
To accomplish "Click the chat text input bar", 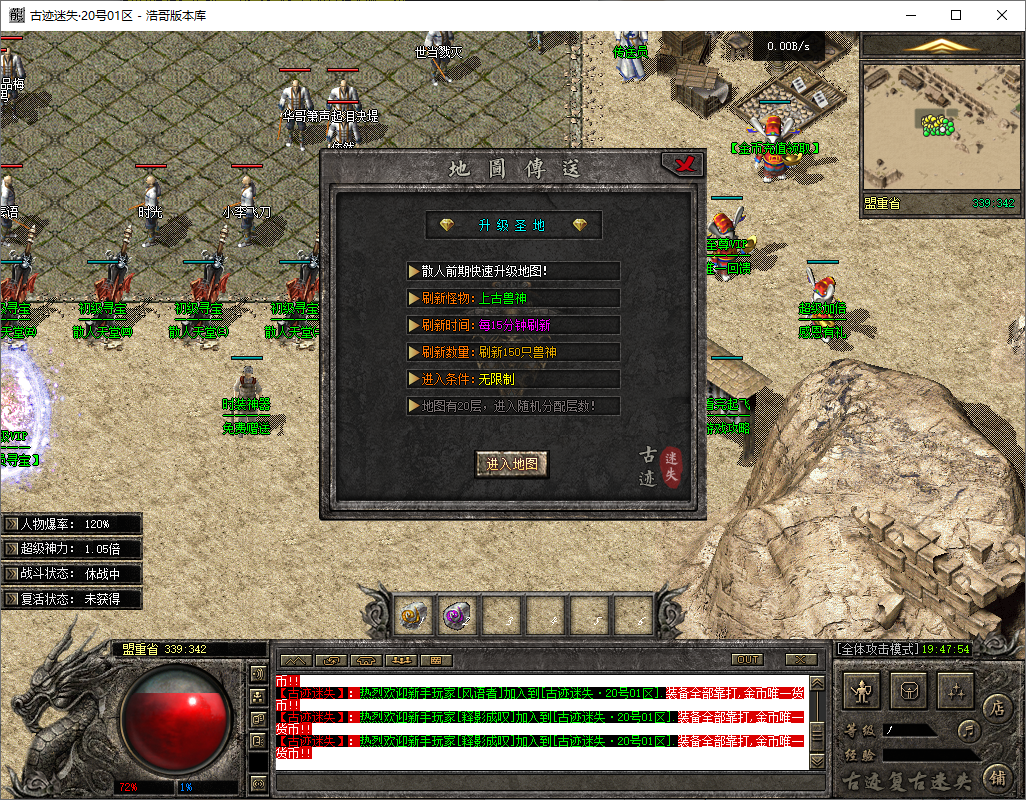I will tap(540, 780).
